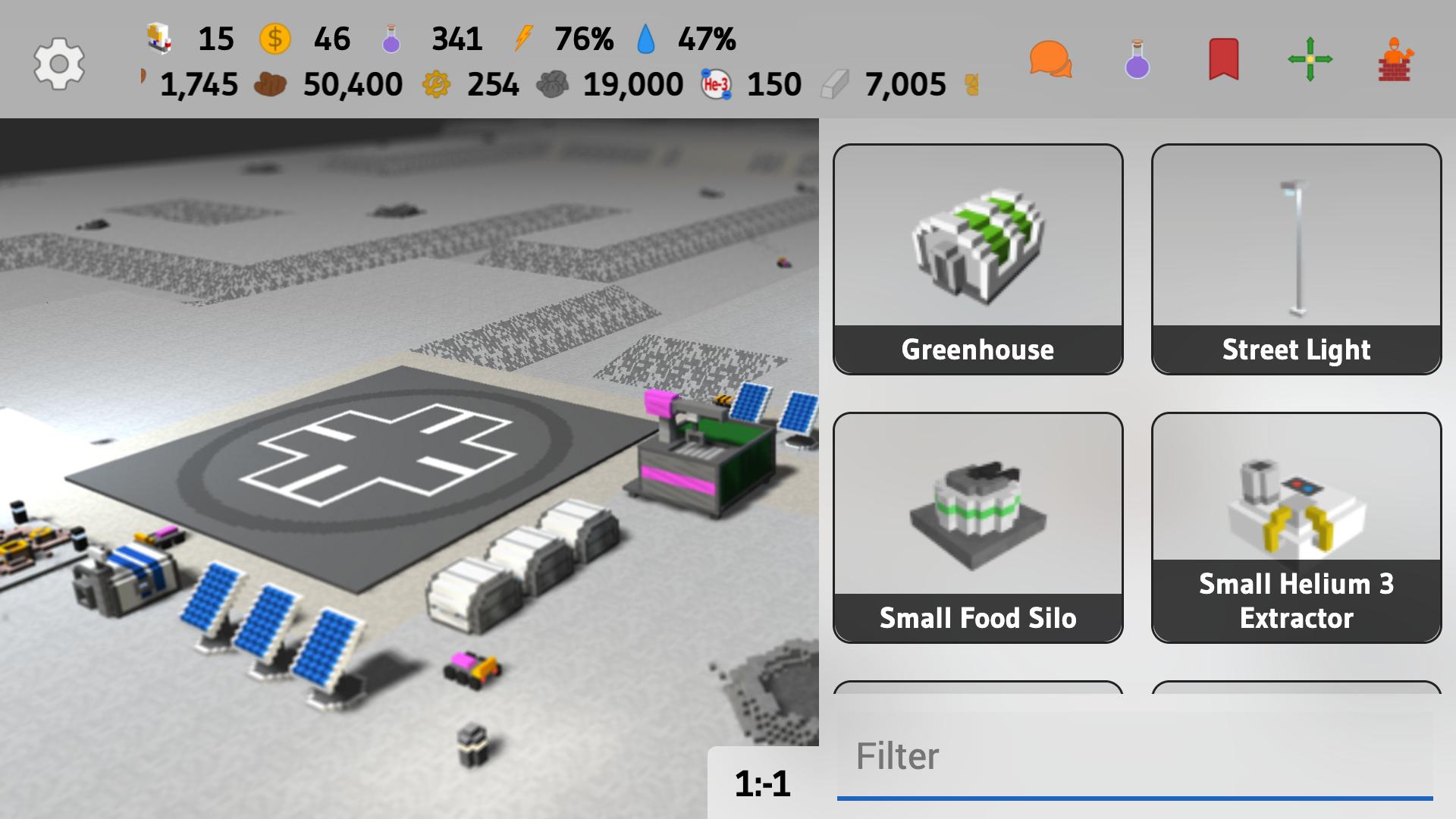Click the water droplet resource icon

645,39
